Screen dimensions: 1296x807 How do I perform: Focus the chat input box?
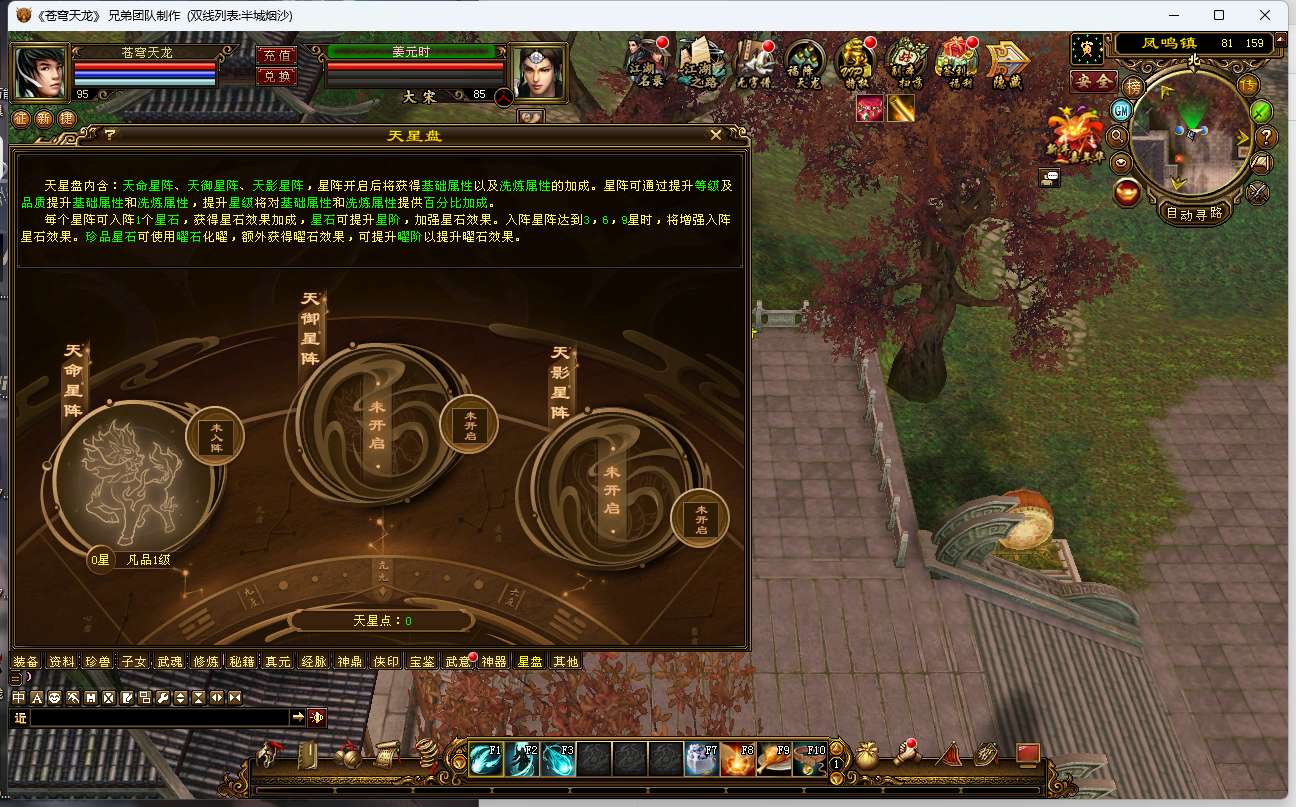160,717
